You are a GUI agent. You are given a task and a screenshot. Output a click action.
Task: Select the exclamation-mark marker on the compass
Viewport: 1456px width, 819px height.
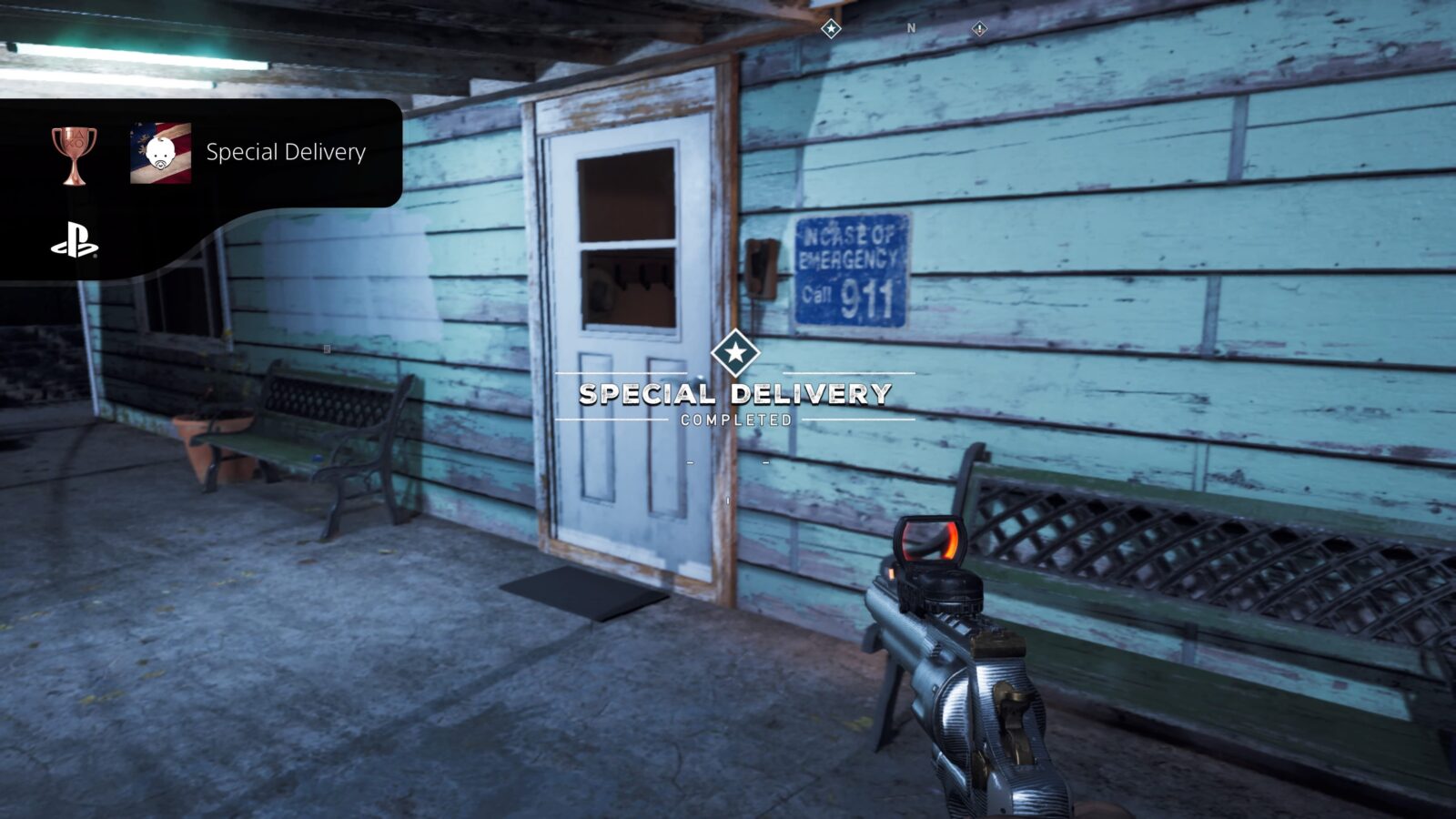pos(979,30)
